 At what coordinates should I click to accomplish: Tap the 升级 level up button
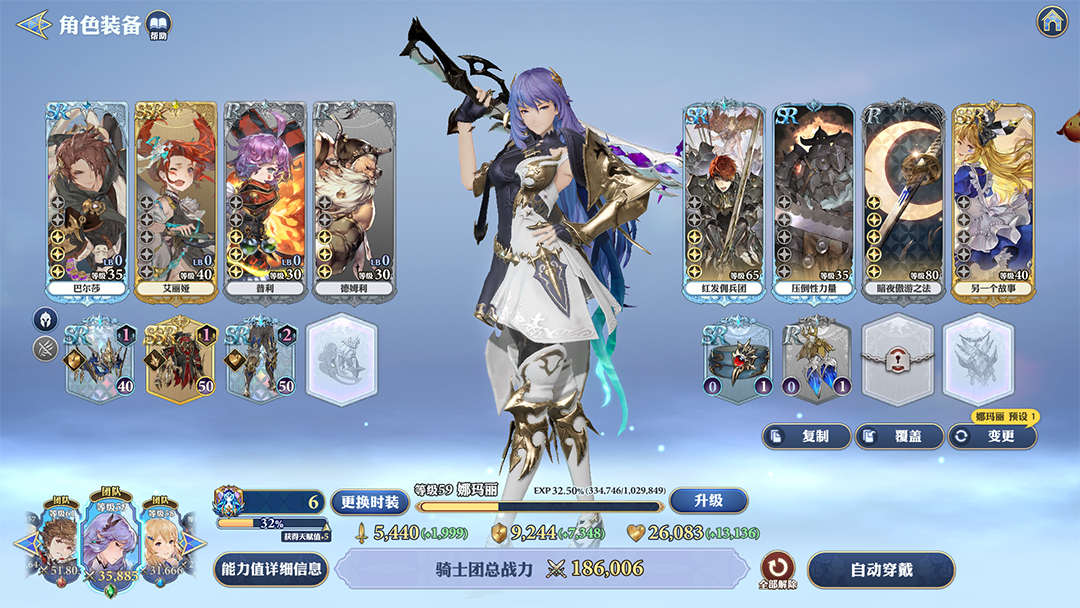tap(709, 500)
